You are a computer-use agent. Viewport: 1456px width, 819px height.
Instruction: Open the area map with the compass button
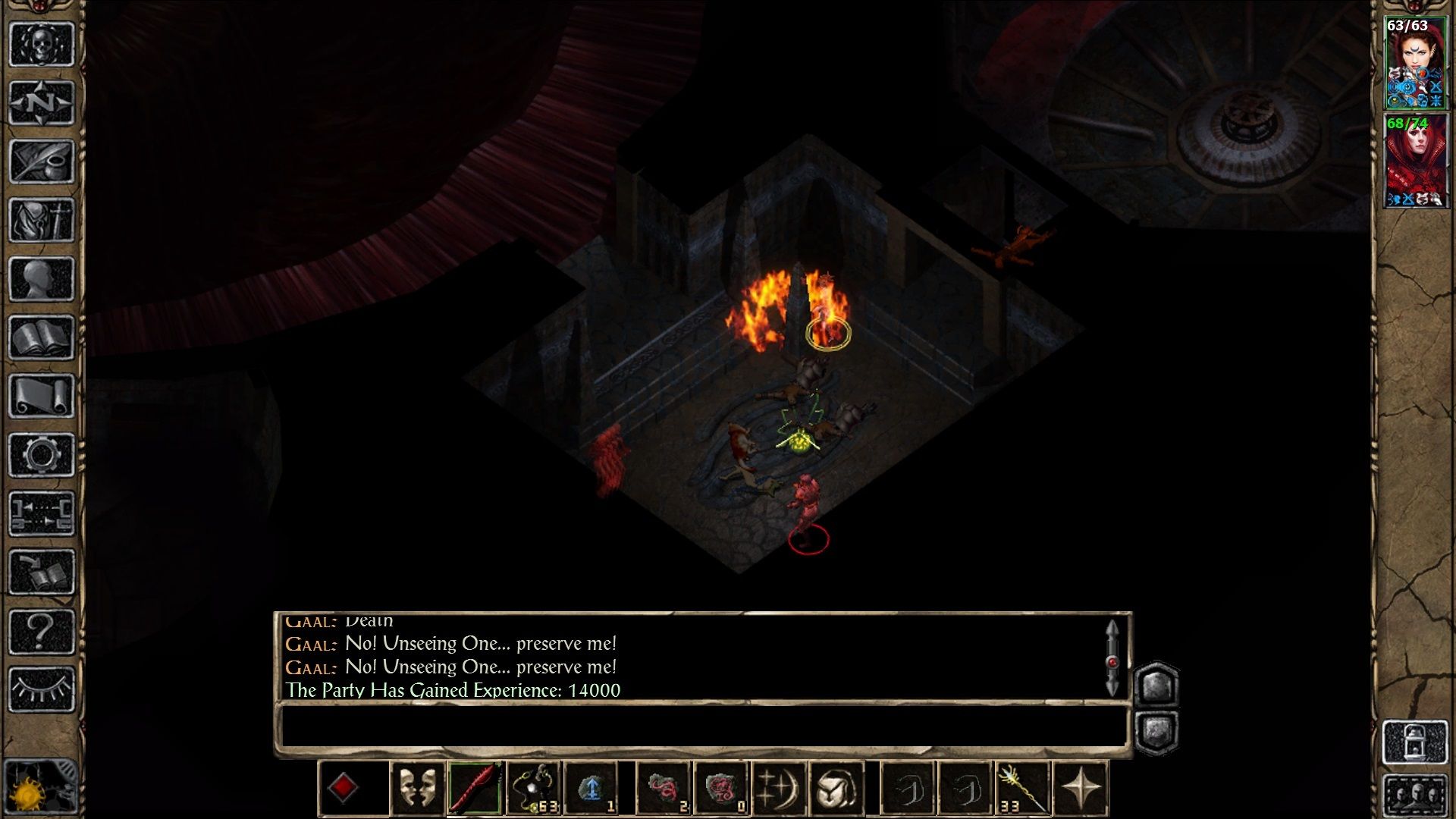42,102
